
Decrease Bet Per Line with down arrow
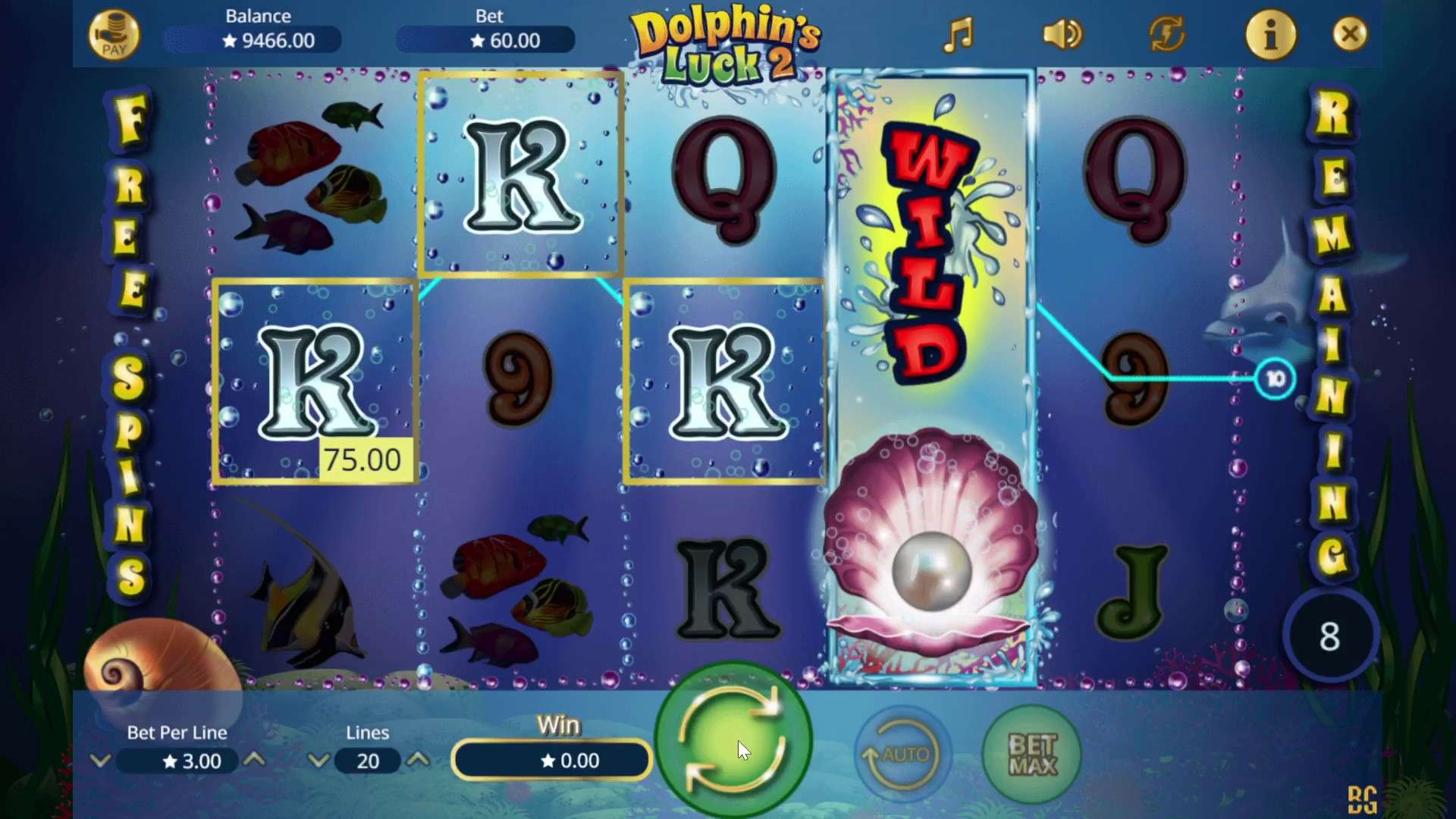[x=100, y=760]
